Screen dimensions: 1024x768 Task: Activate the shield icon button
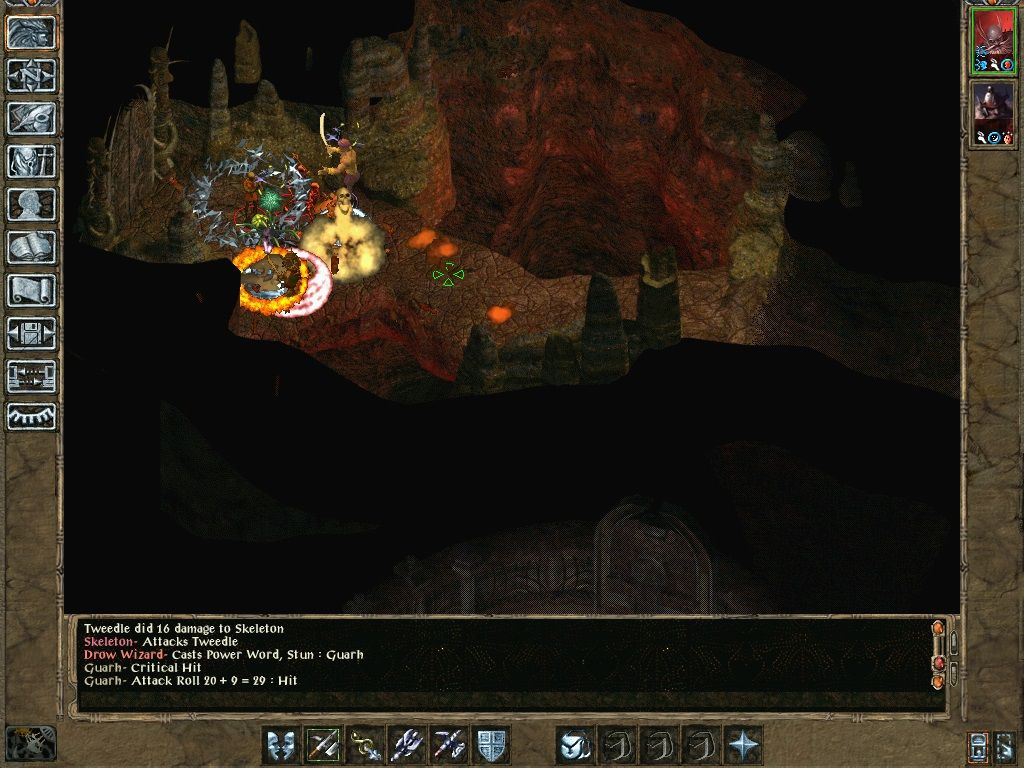coord(491,745)
